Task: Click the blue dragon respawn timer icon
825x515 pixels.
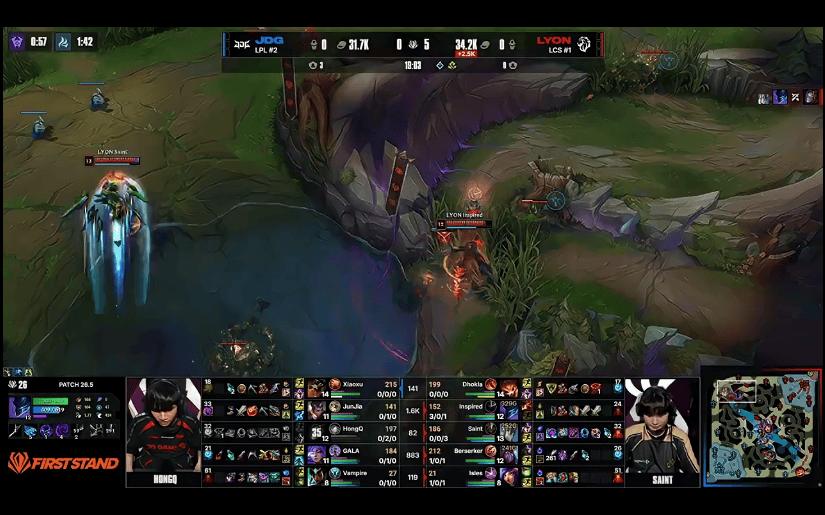Action: click(63, 42)
